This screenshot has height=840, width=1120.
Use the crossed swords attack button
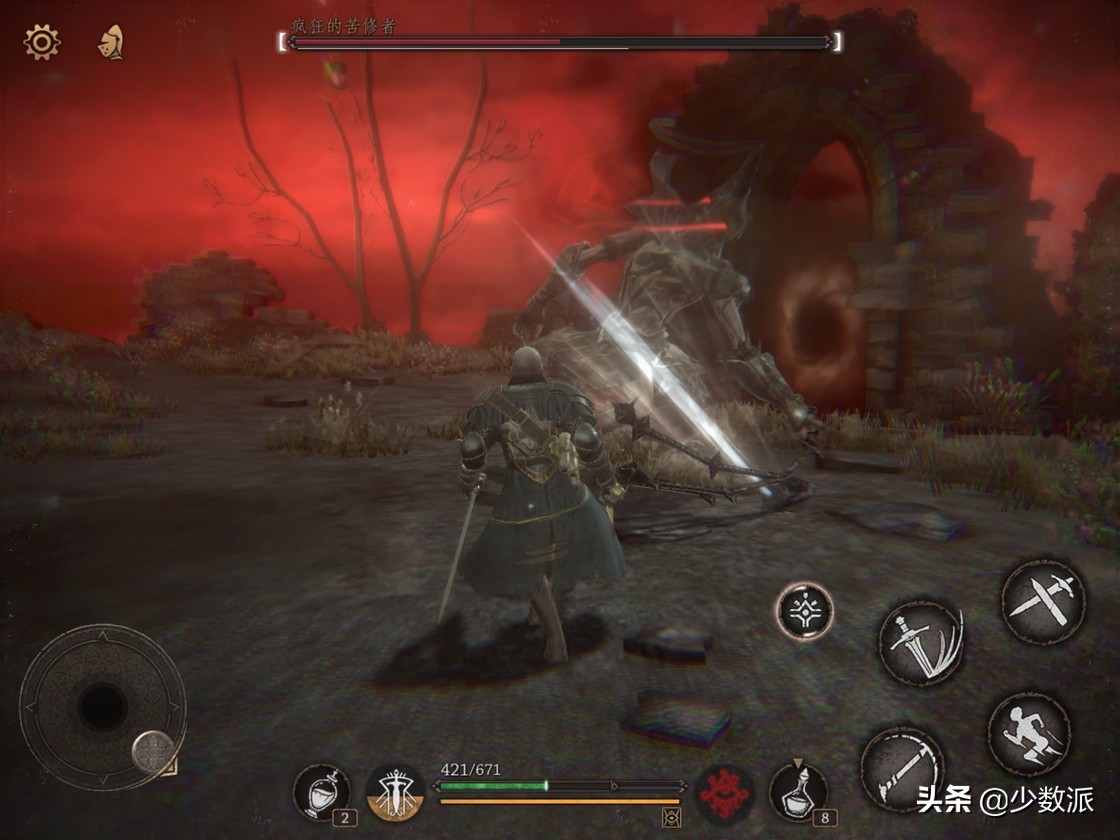coord(1042,601)
